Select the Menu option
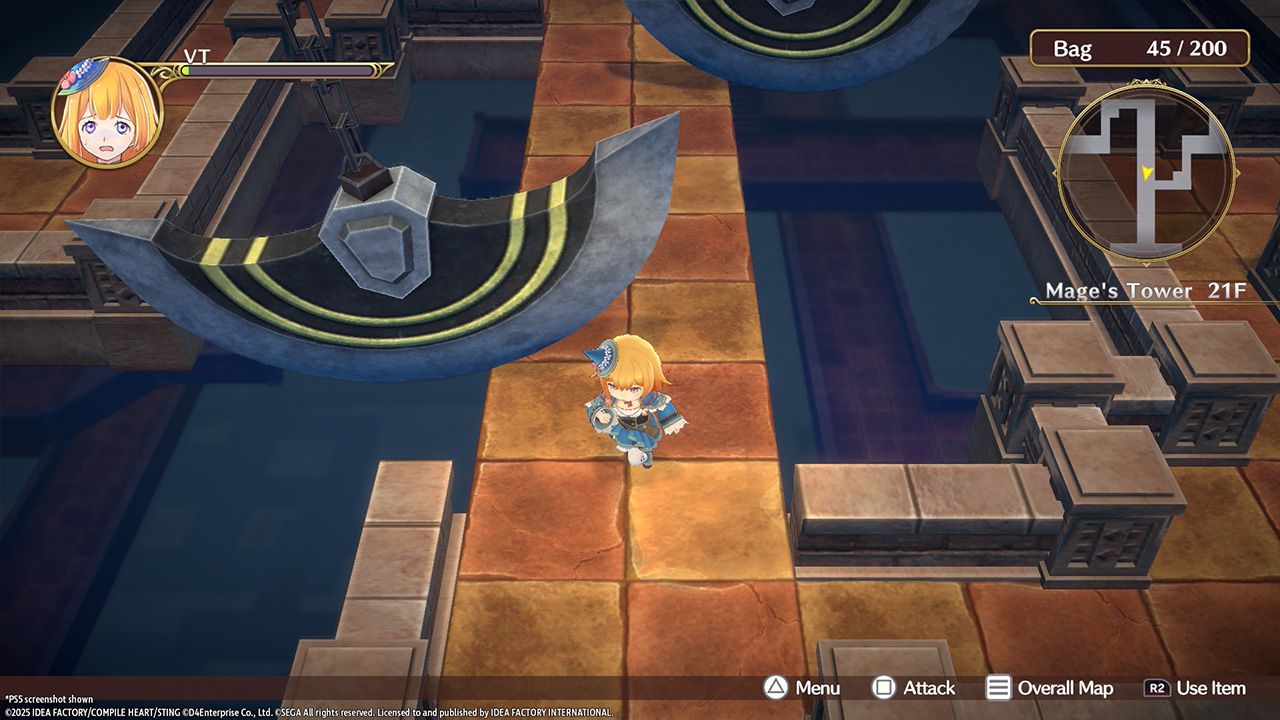The width and height of the screenshot is (1280, 720). [x=803, y=688]
